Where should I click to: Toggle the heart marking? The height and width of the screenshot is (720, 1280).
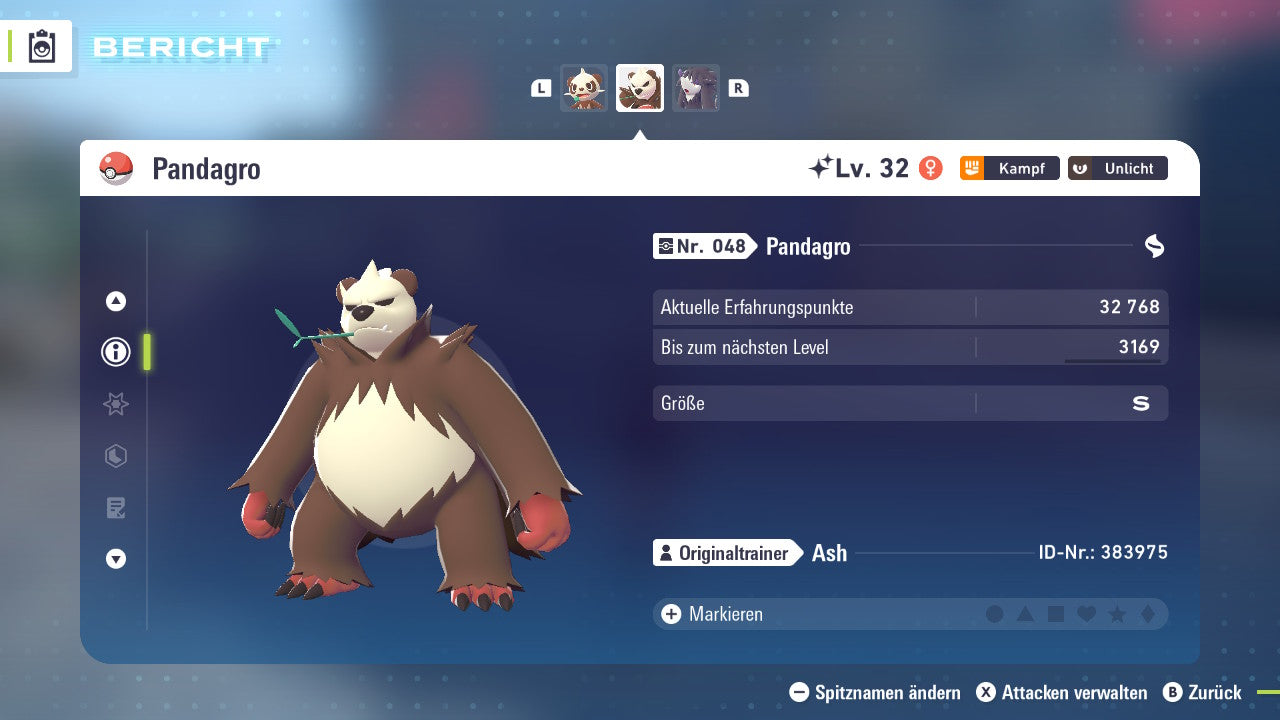1086,614
